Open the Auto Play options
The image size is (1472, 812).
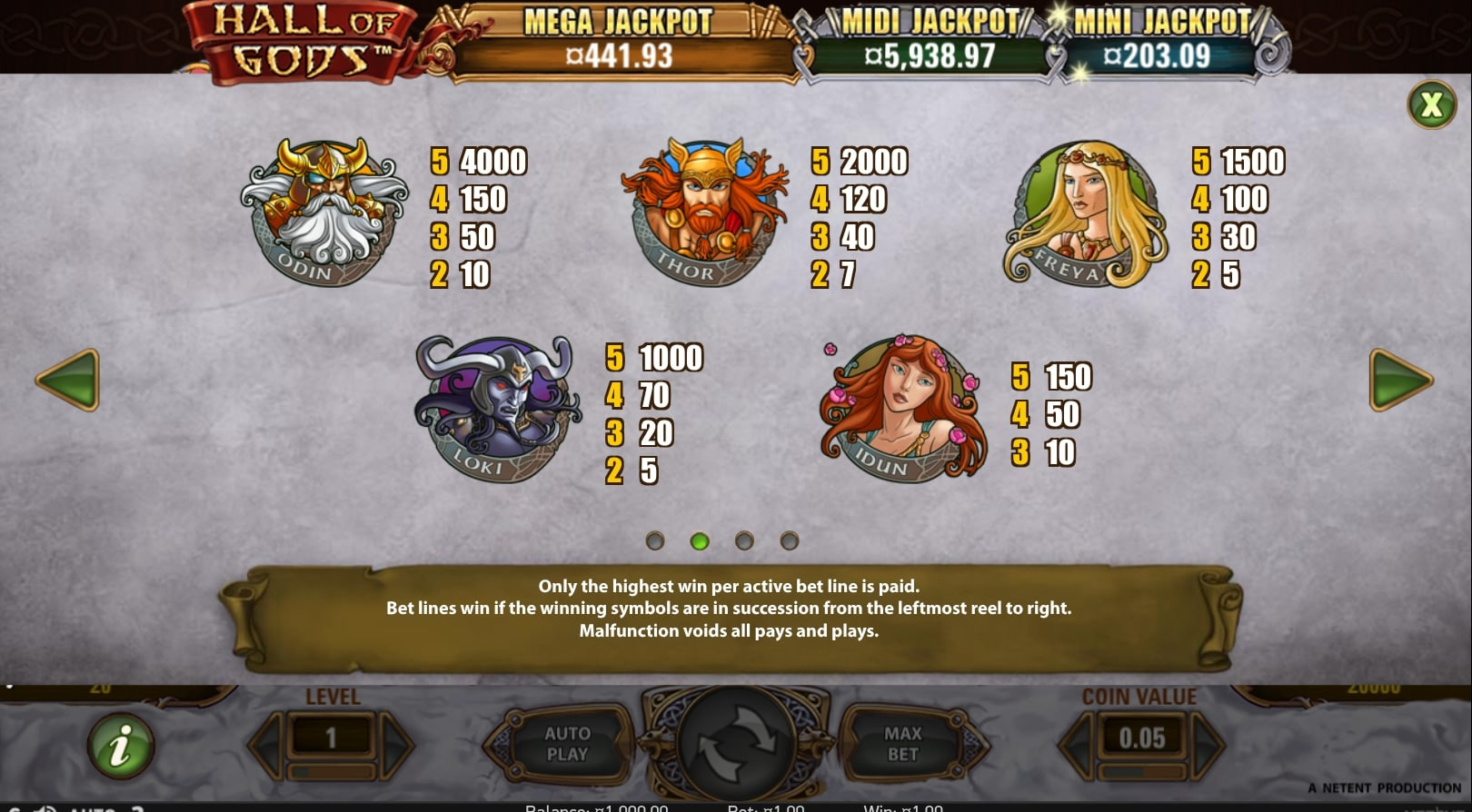pos(567,744)
